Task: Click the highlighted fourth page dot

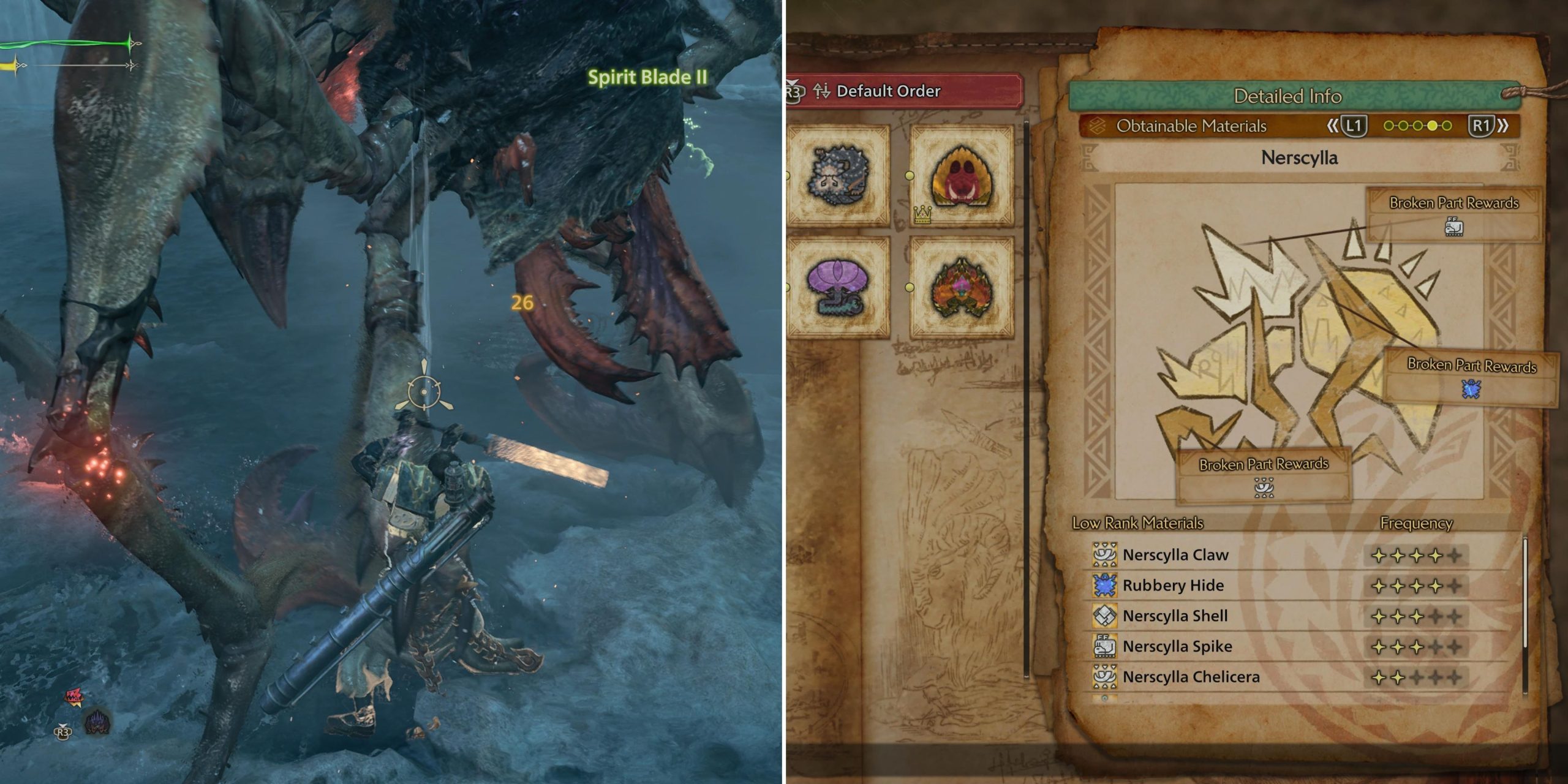Action: [x=1432, y=126]
